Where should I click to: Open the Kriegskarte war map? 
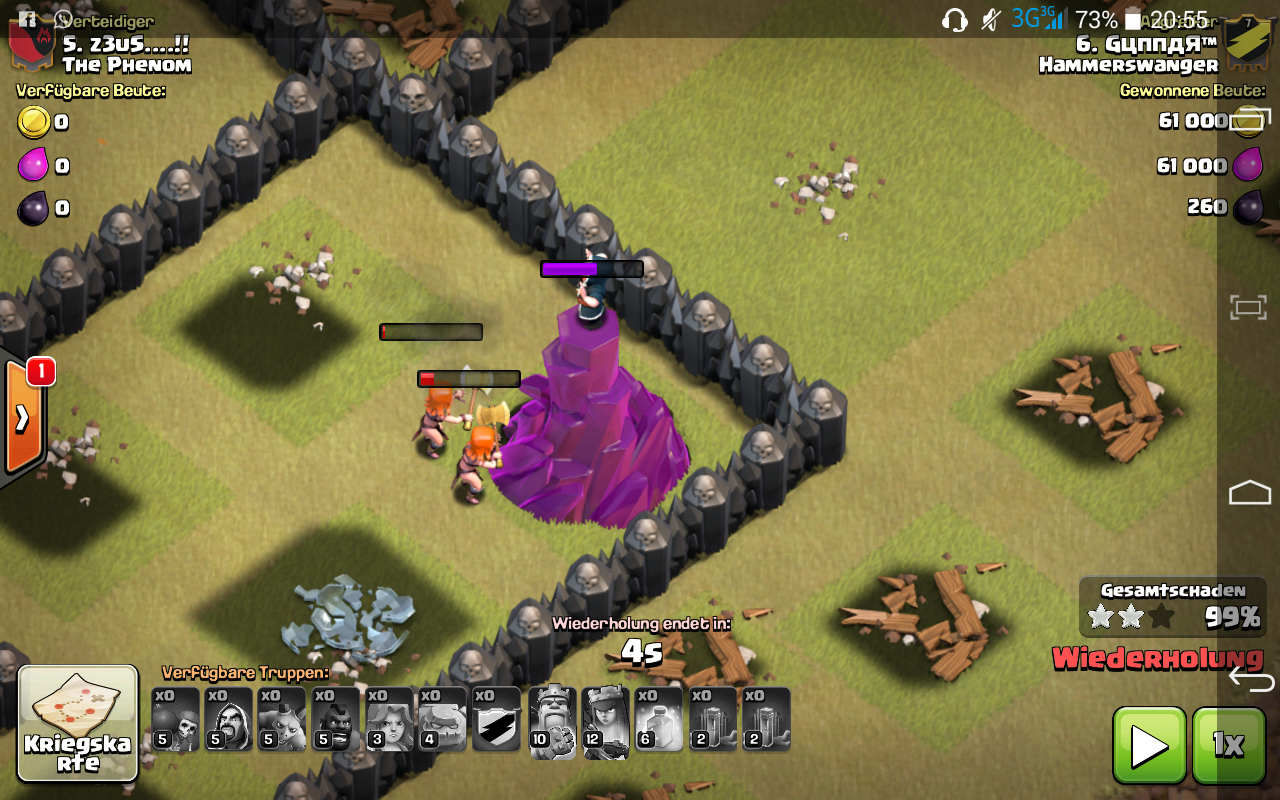(x=78, y=723)
